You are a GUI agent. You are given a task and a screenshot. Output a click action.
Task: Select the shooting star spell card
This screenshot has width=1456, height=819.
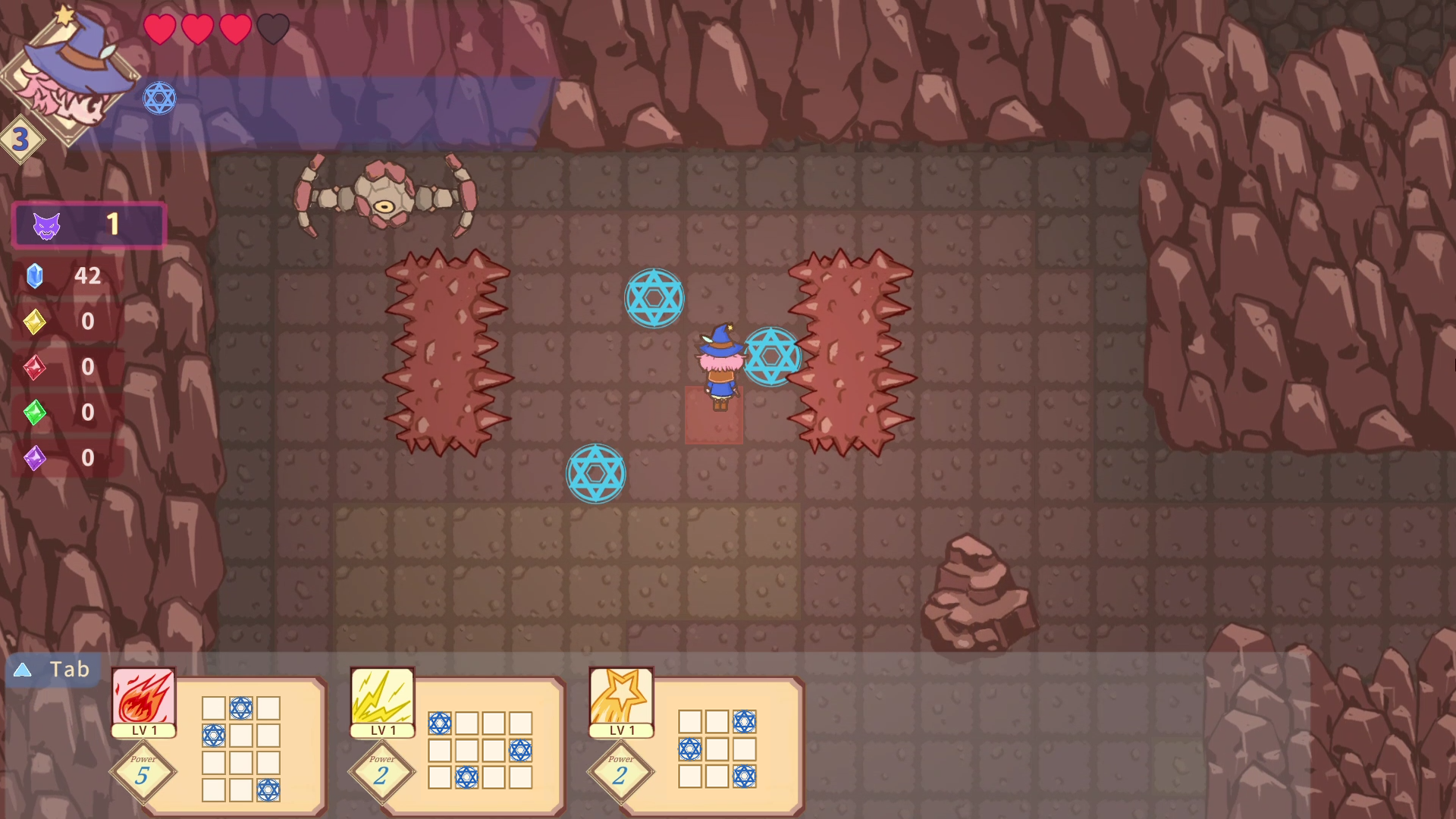pos(621,697)
